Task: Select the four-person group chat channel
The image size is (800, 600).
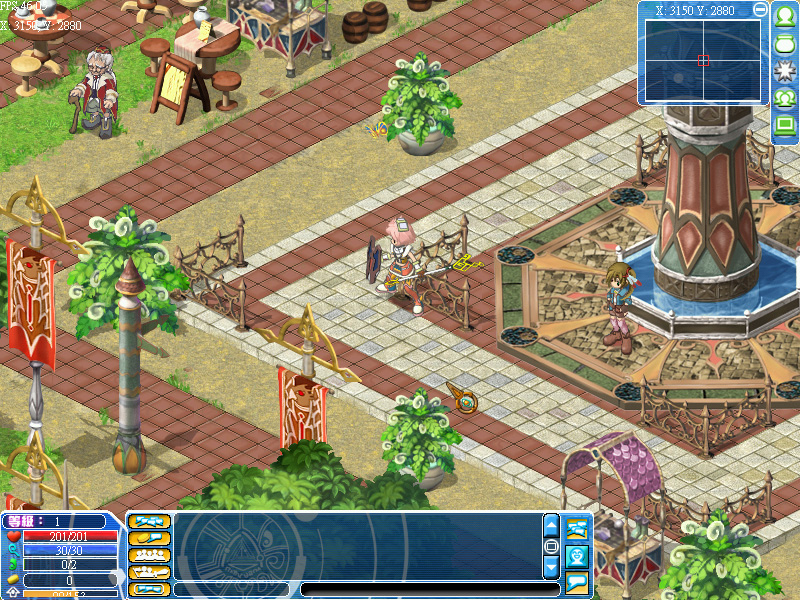Action: (x=149, y=555)
